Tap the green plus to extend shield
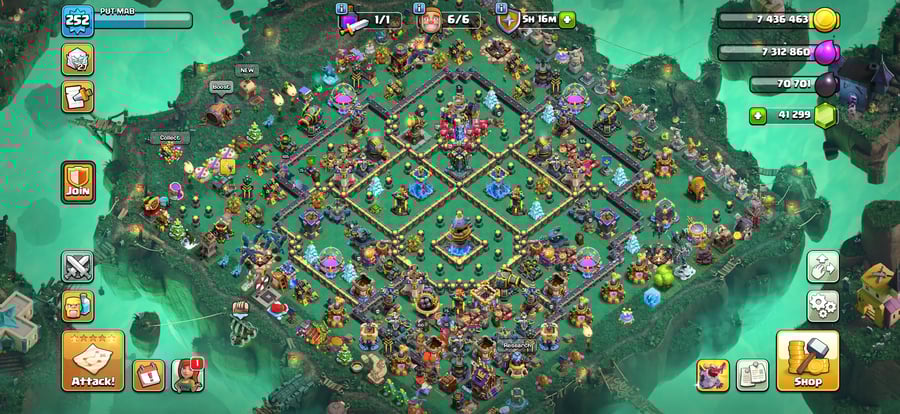 [567, 19]
